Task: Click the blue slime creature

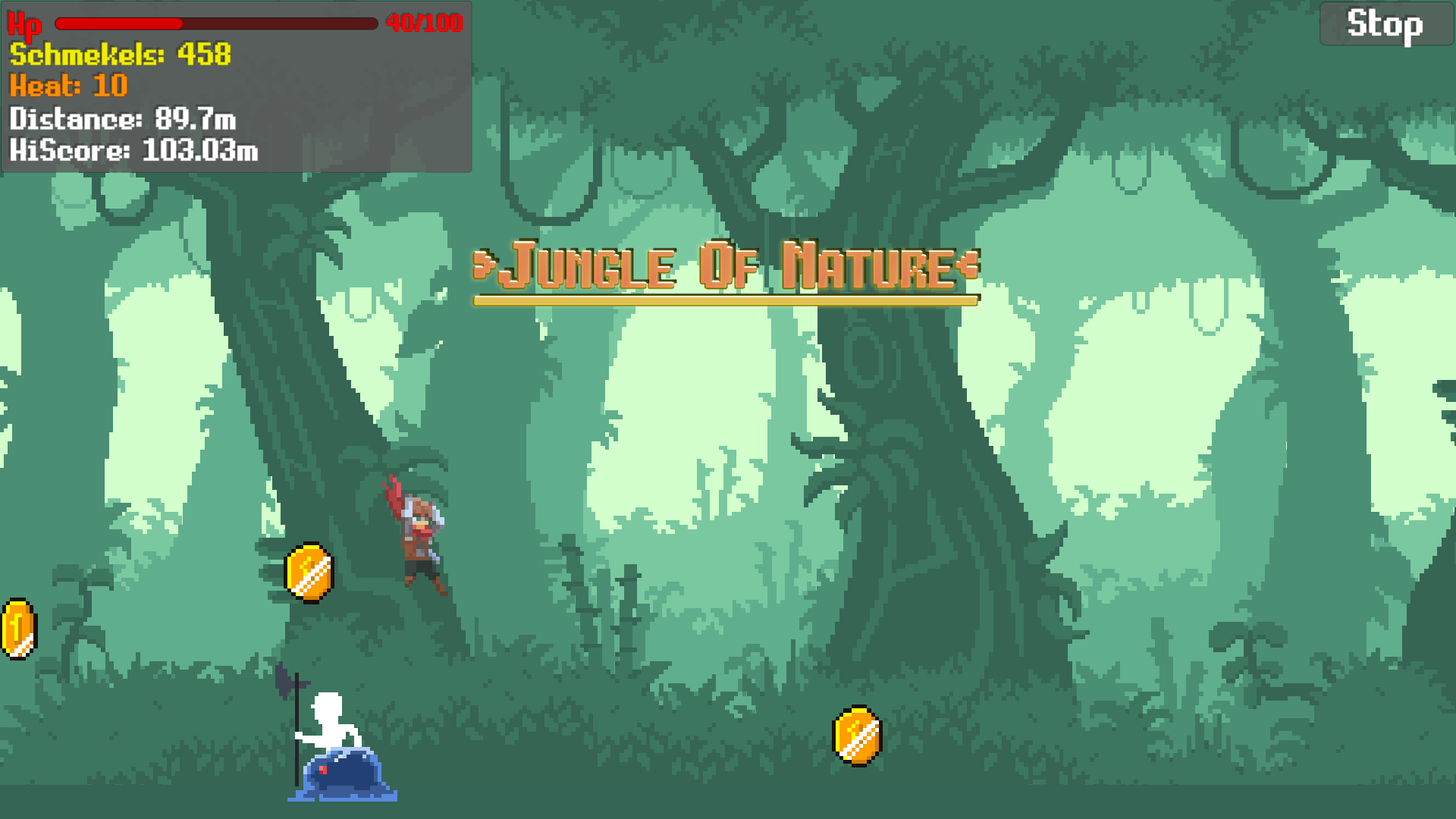Action: click(344, 775)
